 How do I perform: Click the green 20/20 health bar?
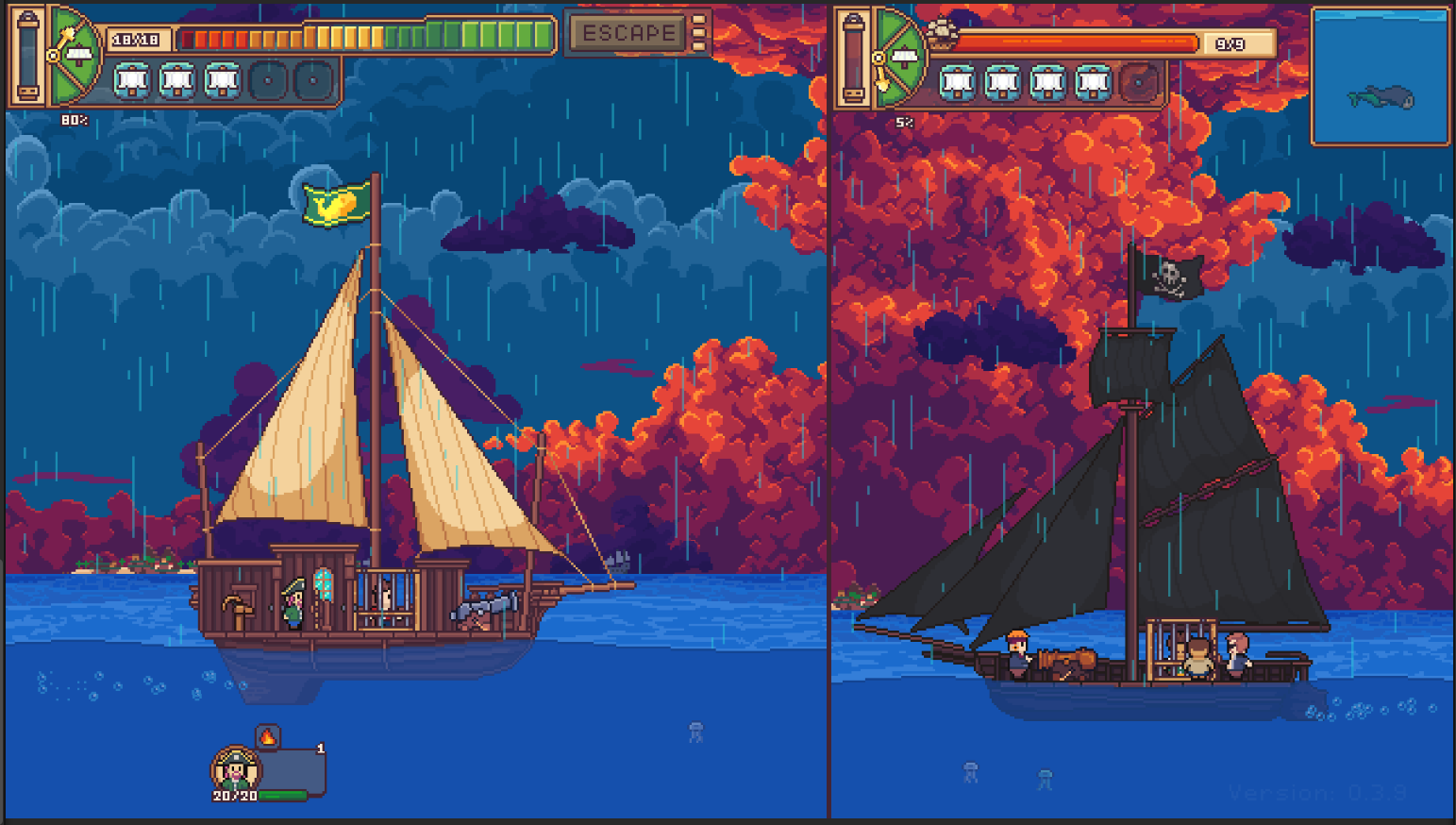tap(283, 795)
